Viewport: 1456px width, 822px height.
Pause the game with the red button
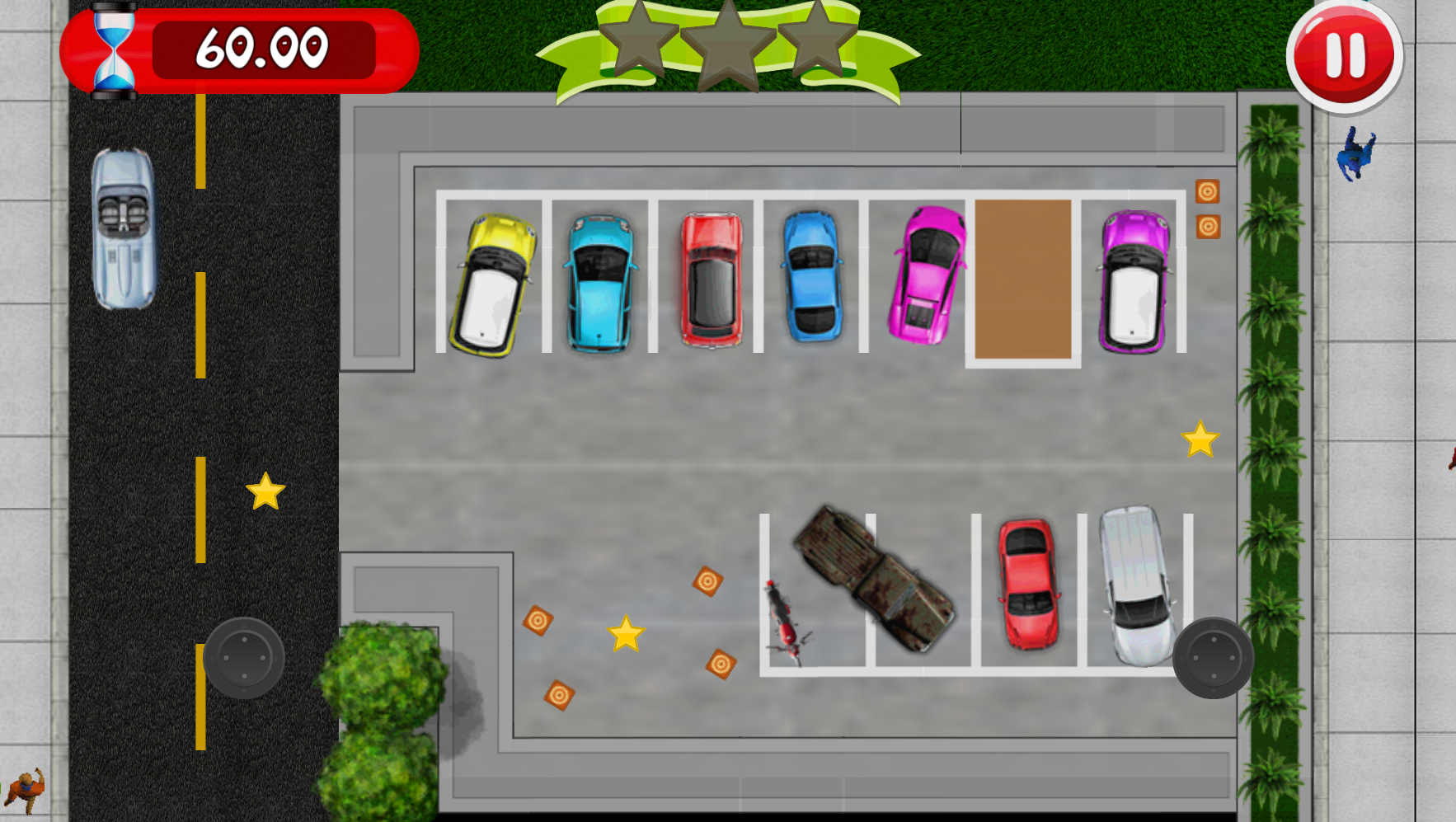click(x=1344, y=55)
